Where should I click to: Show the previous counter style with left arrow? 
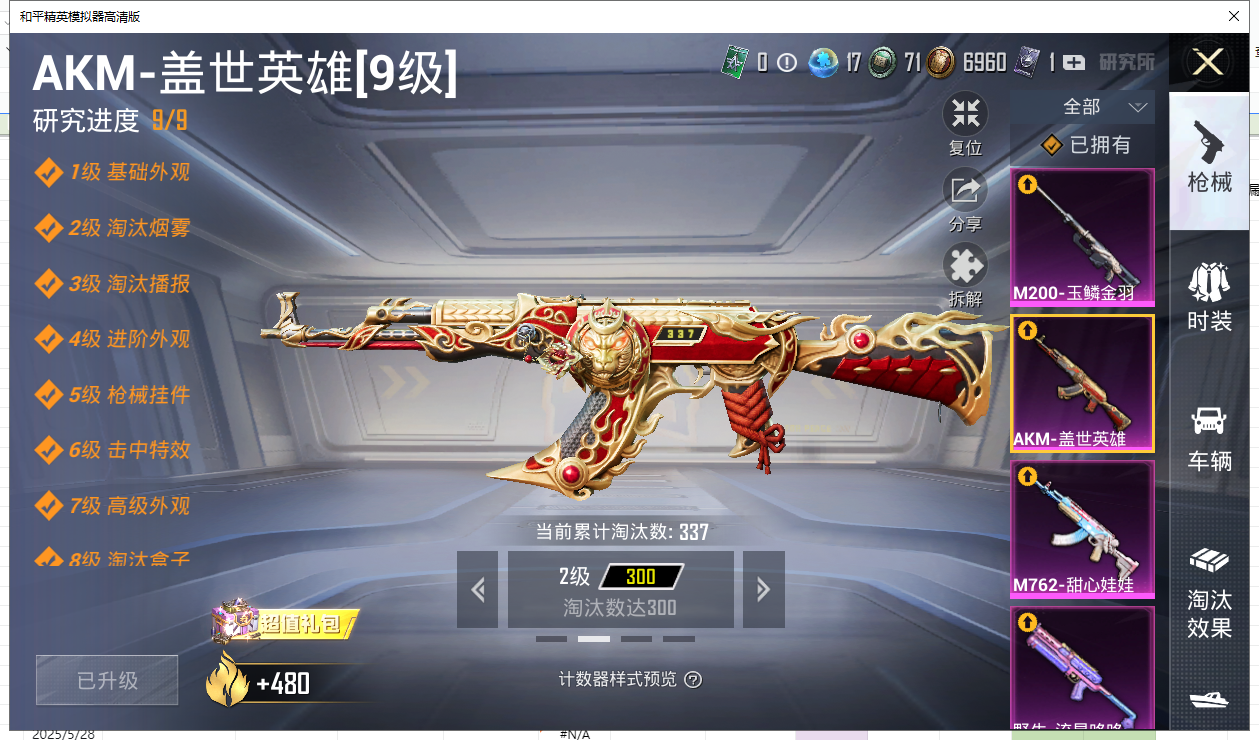[477, 590]
